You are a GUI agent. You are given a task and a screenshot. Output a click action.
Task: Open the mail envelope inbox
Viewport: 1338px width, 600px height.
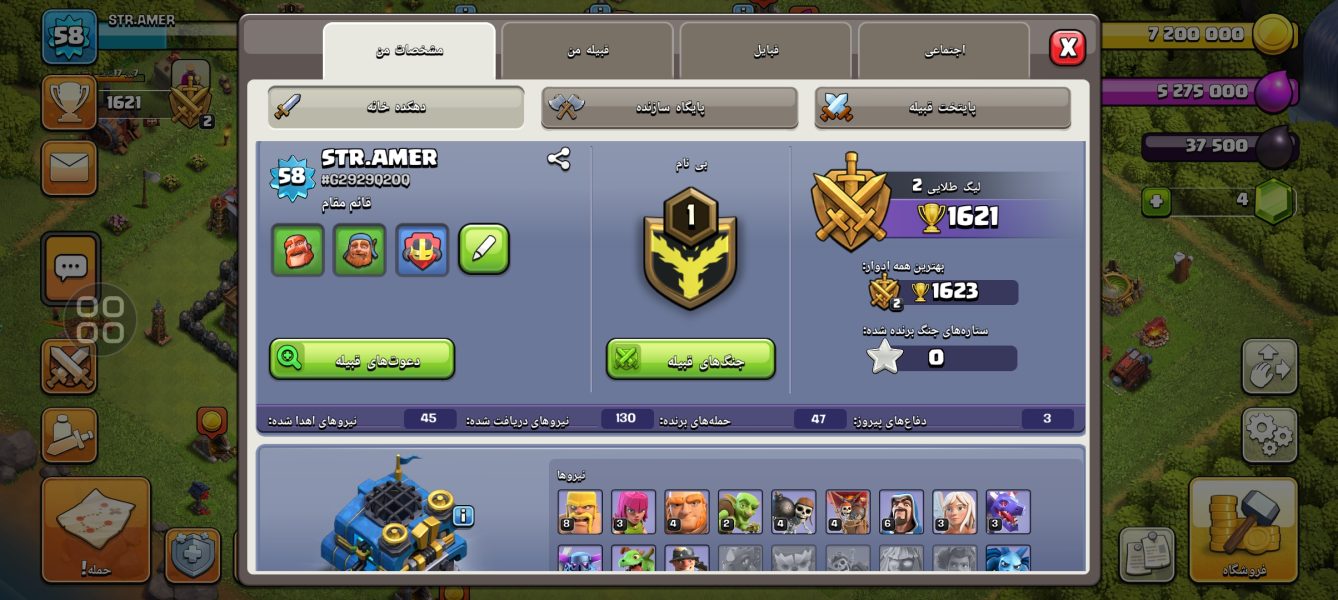pyautogui.click(x=69, y=167)
